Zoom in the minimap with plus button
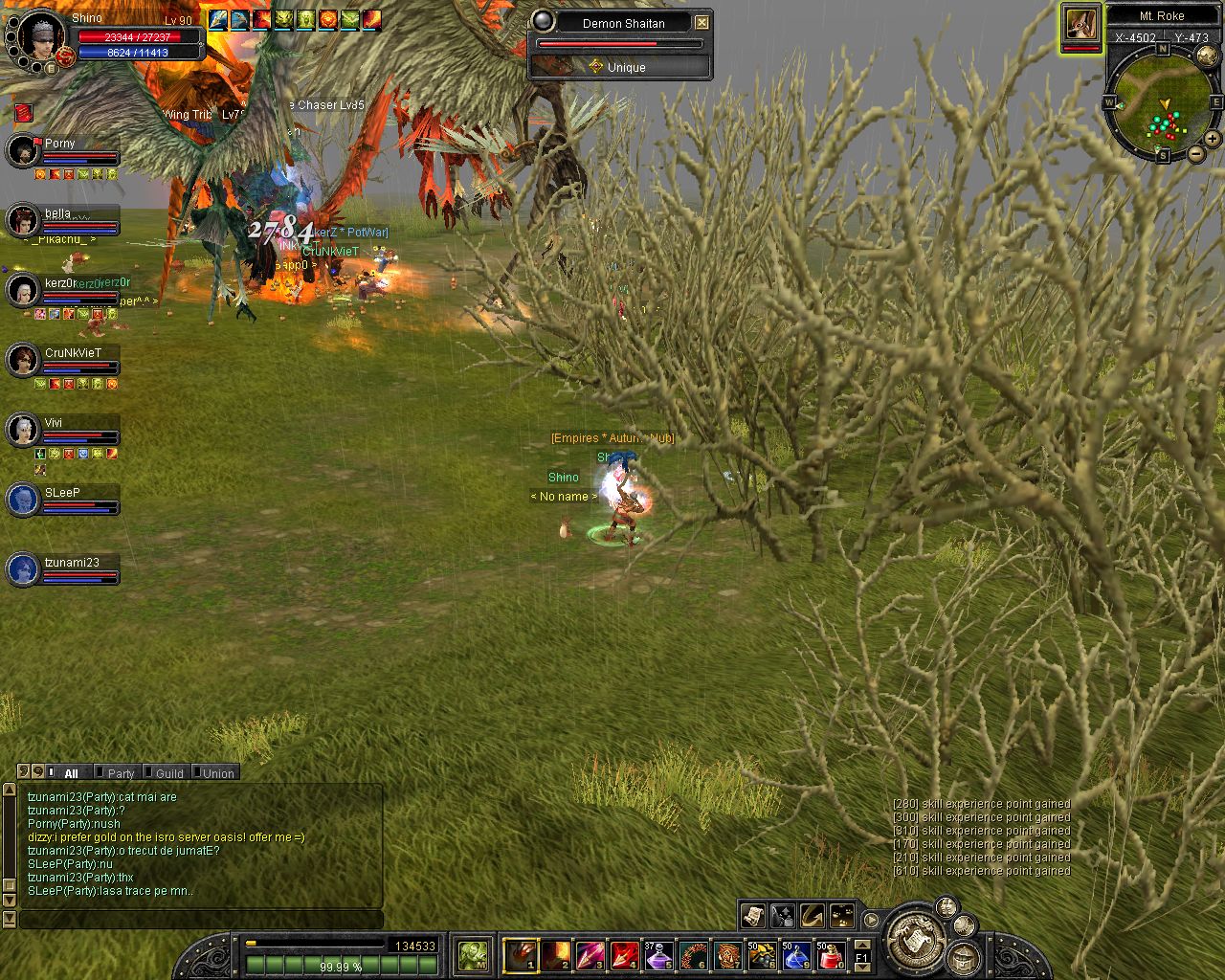This screenshot has width=1225, height=980. point(1212,139)
